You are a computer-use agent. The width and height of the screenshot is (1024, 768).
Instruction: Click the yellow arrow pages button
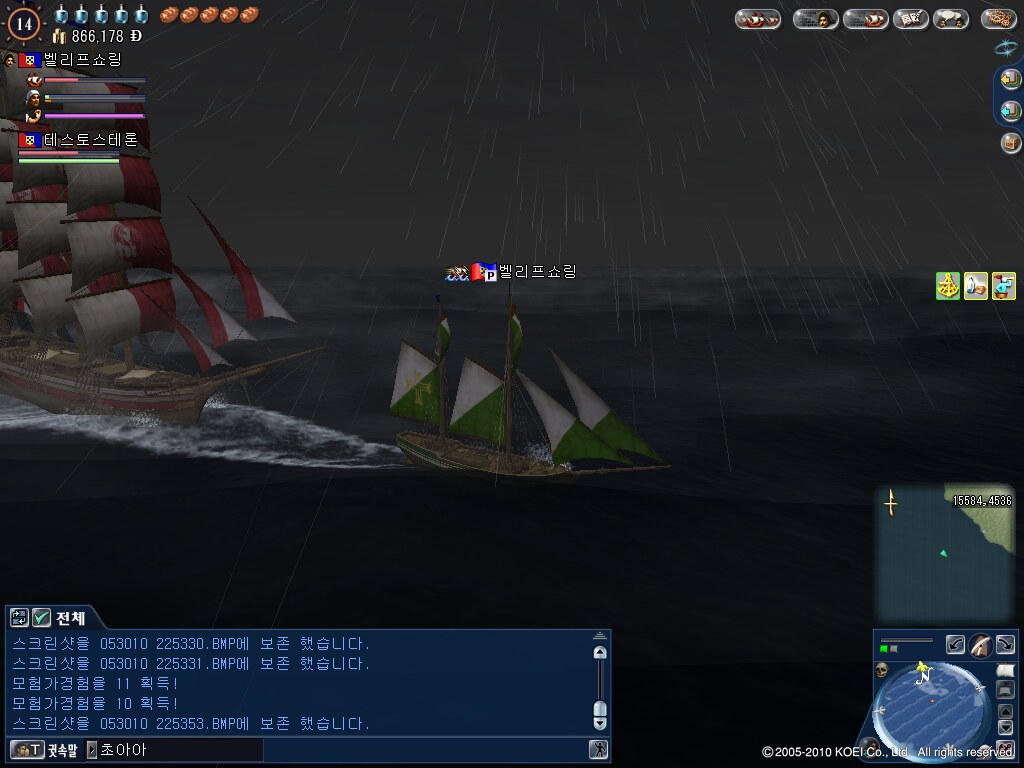coord(1010,80)
